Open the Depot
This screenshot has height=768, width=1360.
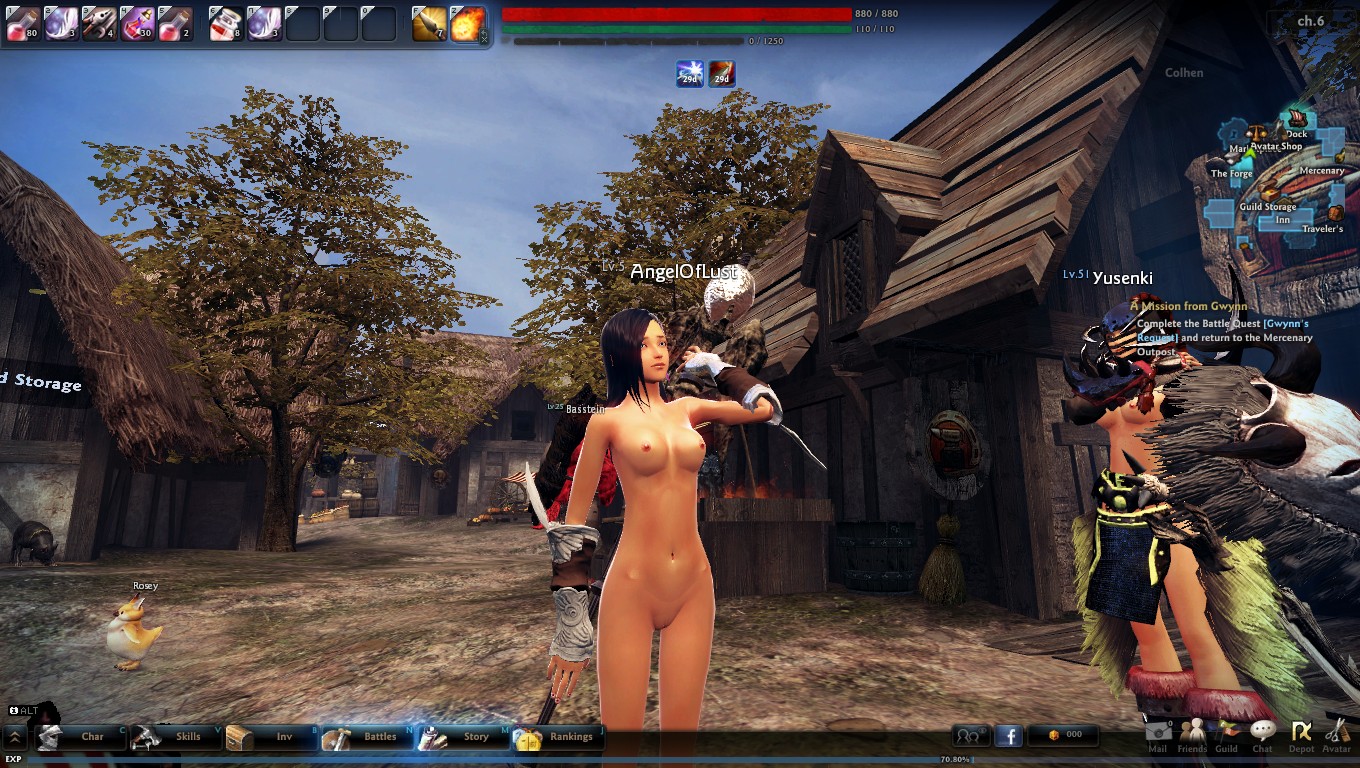click(x=1301, y=734)
